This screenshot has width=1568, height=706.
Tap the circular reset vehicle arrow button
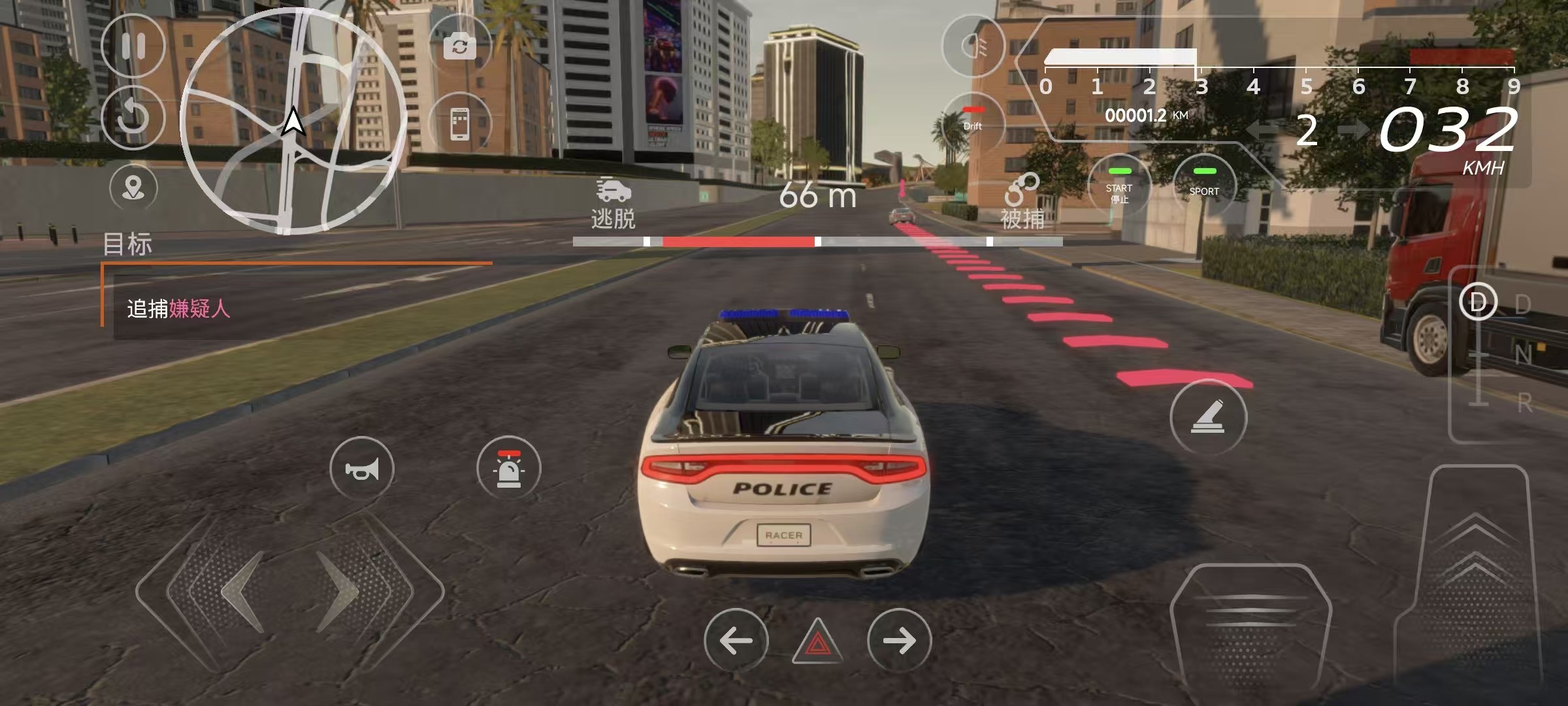pos(133,118)
